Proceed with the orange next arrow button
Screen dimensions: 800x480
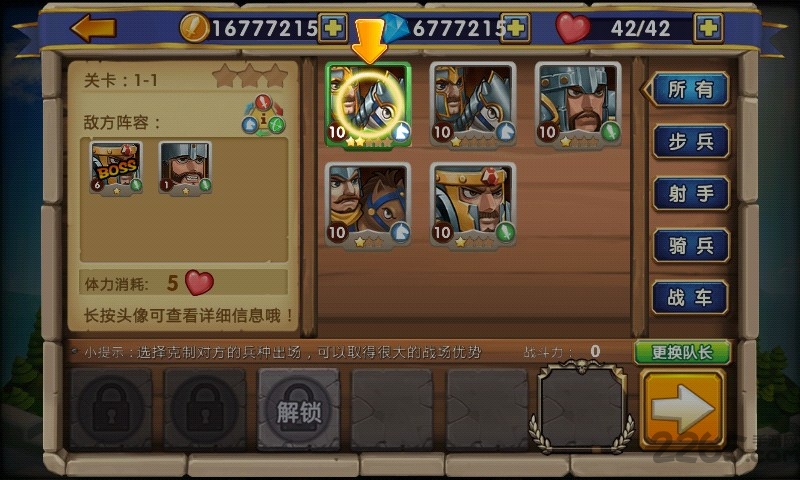click(683, 409)
